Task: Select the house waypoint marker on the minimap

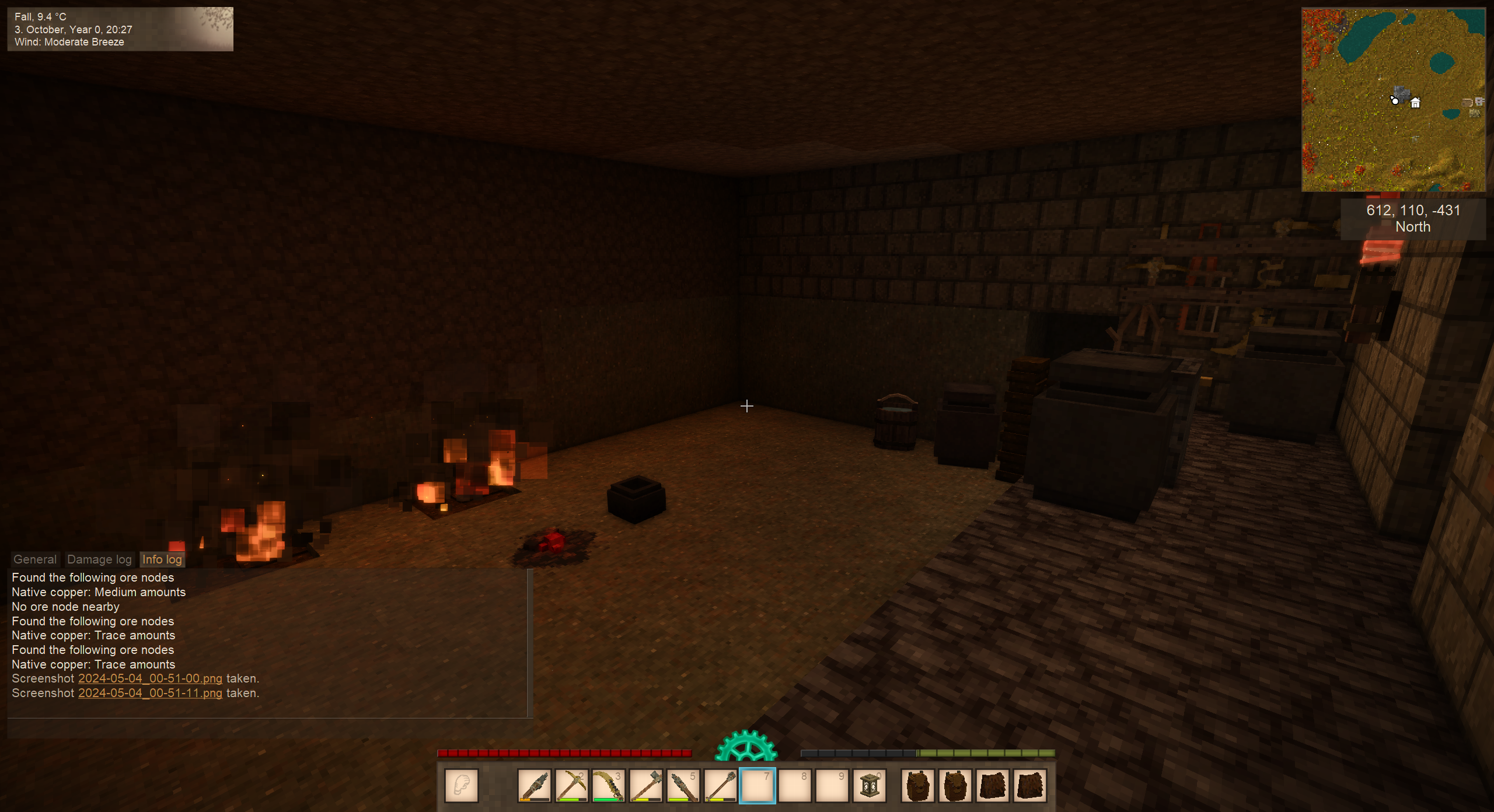Action: (1415, 103)
